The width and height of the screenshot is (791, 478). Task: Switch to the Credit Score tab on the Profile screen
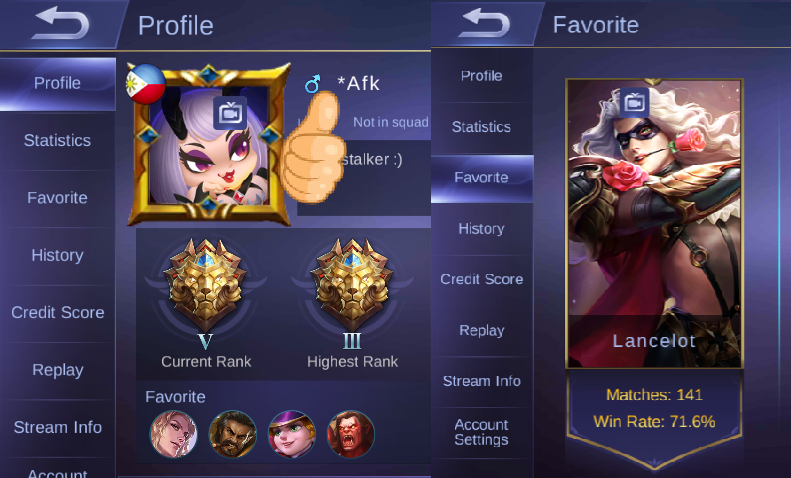pyautogui.click(x=57, y=312)
